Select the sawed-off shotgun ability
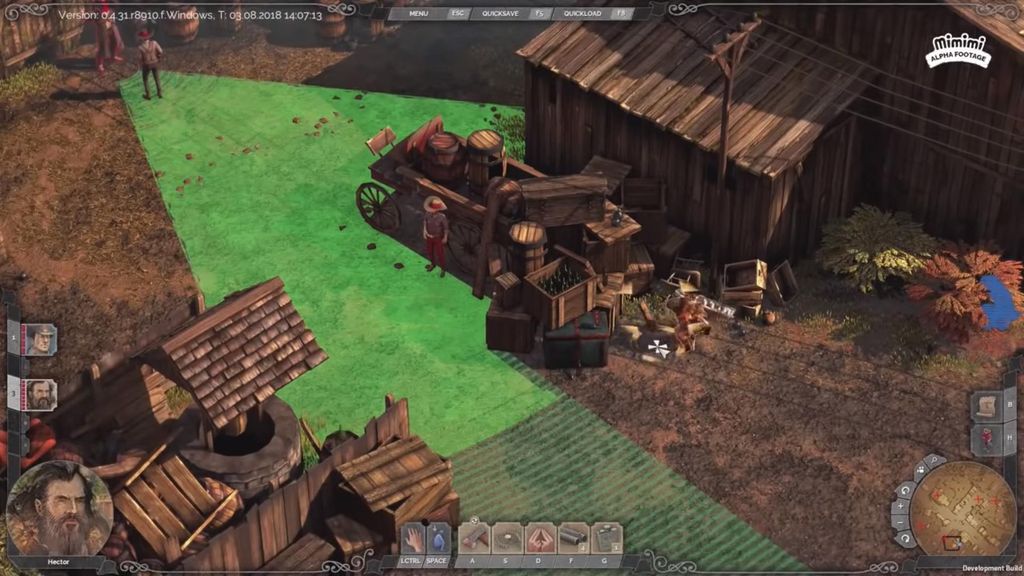The image size is (1024, 576). point(574,538)
